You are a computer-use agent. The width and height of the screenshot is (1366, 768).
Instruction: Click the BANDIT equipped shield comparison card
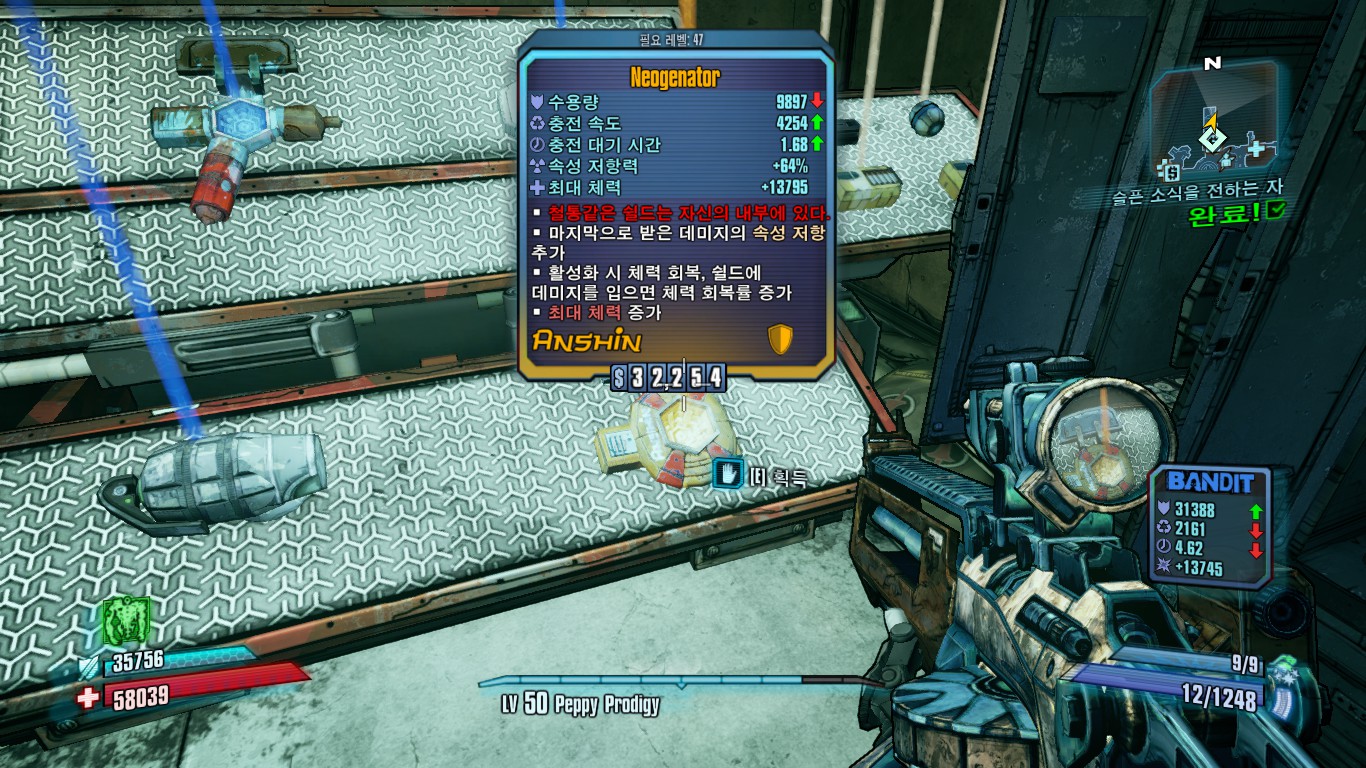(1209, 526)
